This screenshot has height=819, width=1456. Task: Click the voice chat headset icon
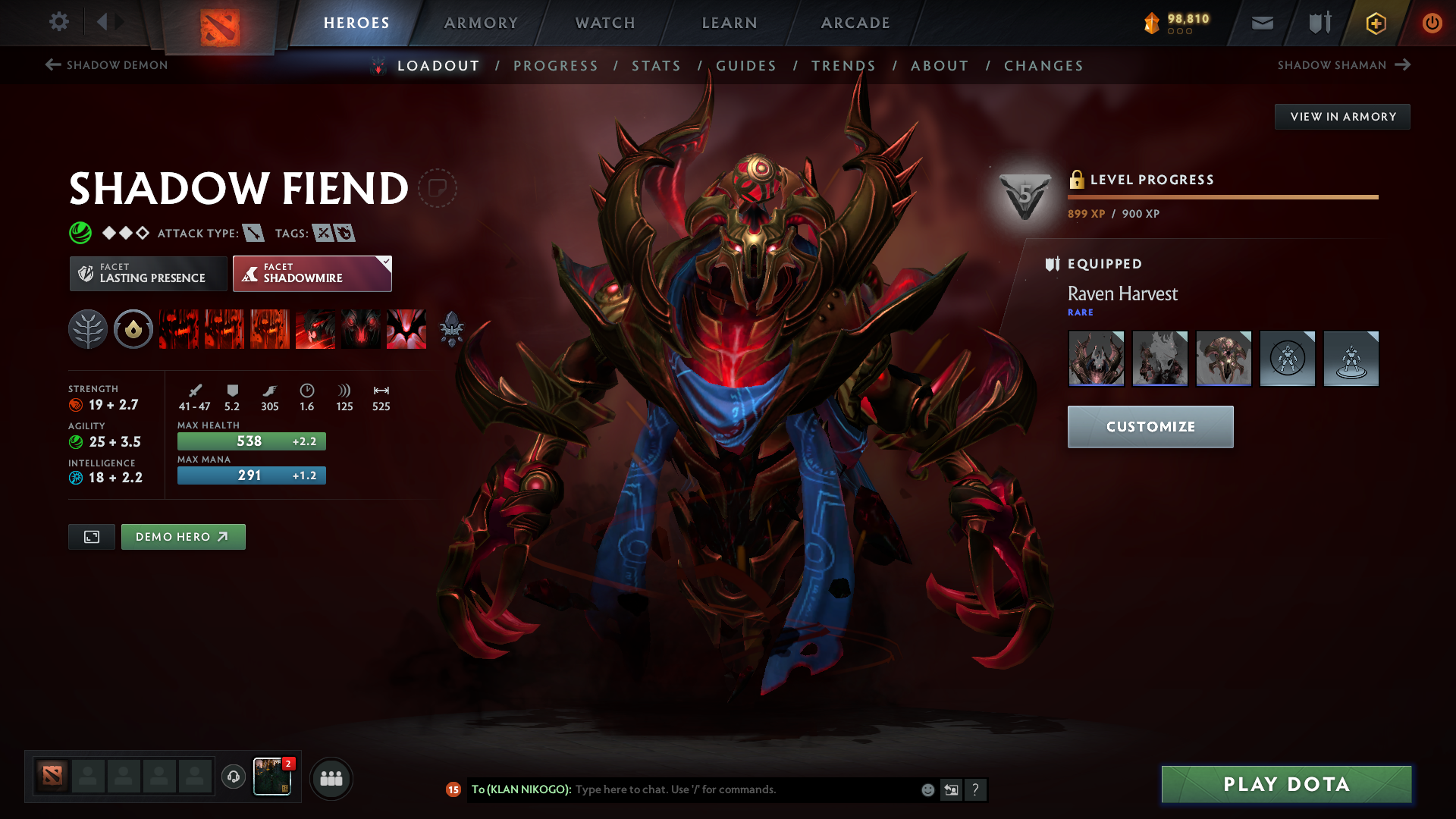click(233, 778)
